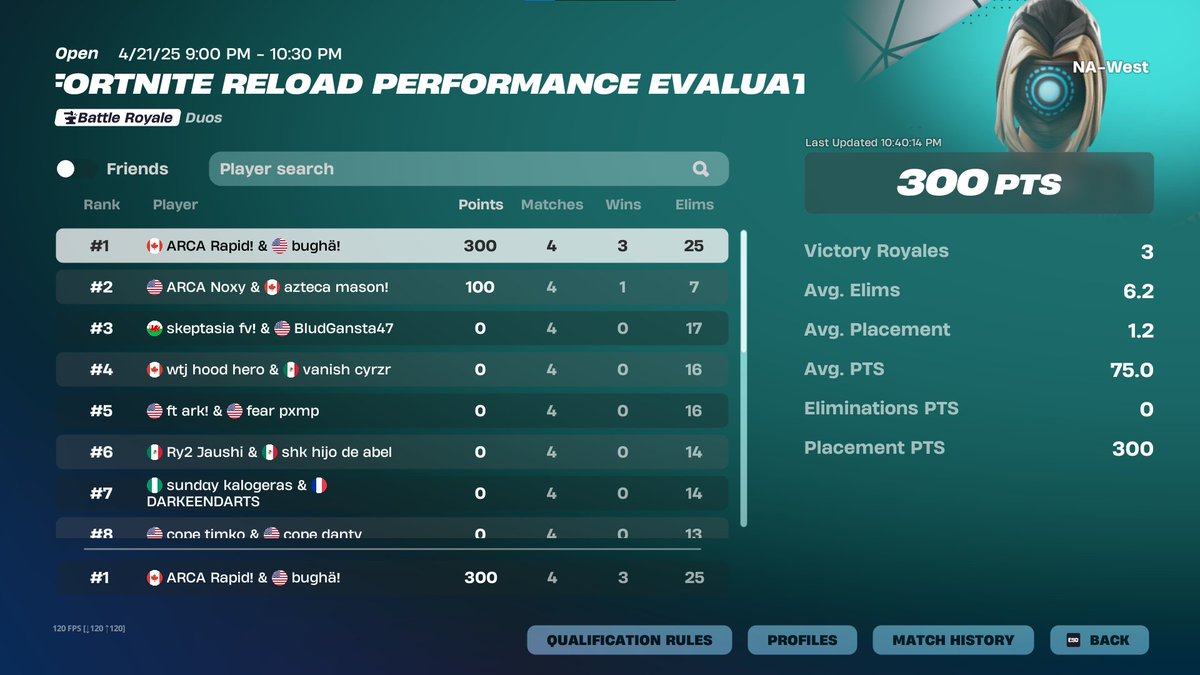Pick the #6 Ry2 Jaushi row
The height and width of the screenshot is (675, 1200).
pyautogui.click(x=391, y=452)
